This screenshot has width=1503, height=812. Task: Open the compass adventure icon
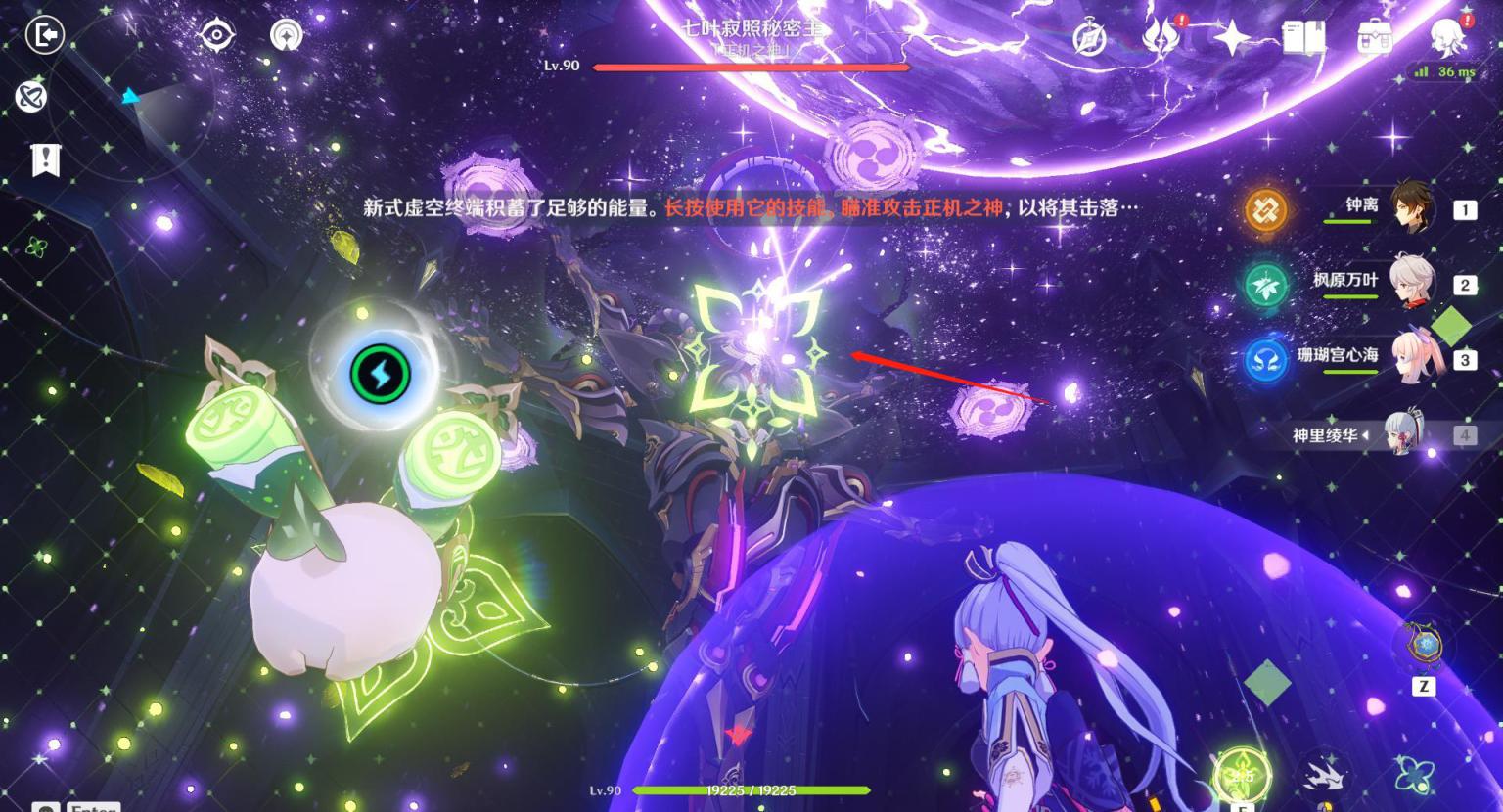click(x=1089, y=38)
